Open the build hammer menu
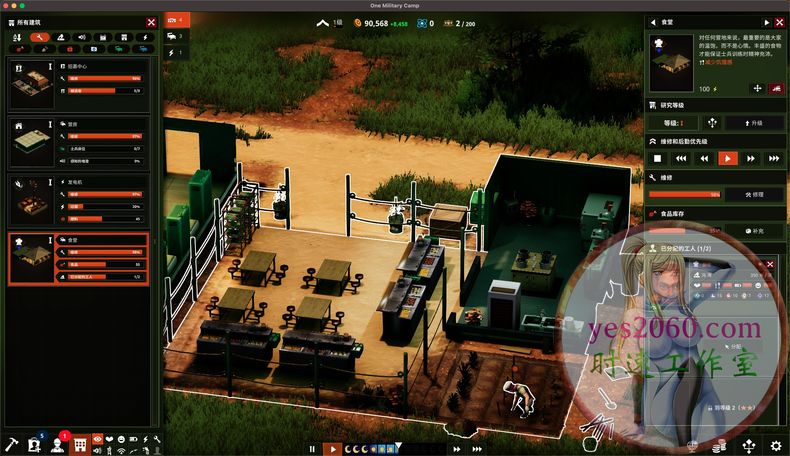Viewport: 790px width, 456px height. (12, 444)
